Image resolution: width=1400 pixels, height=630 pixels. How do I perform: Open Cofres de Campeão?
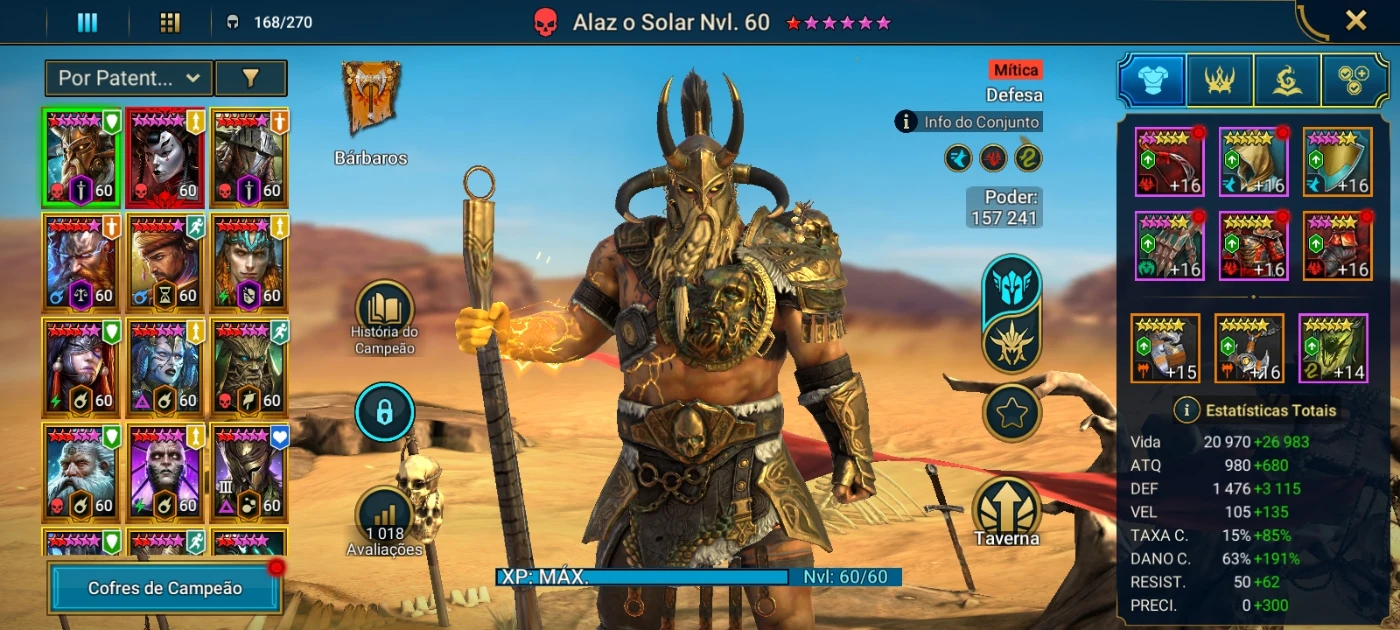point(165,588)
